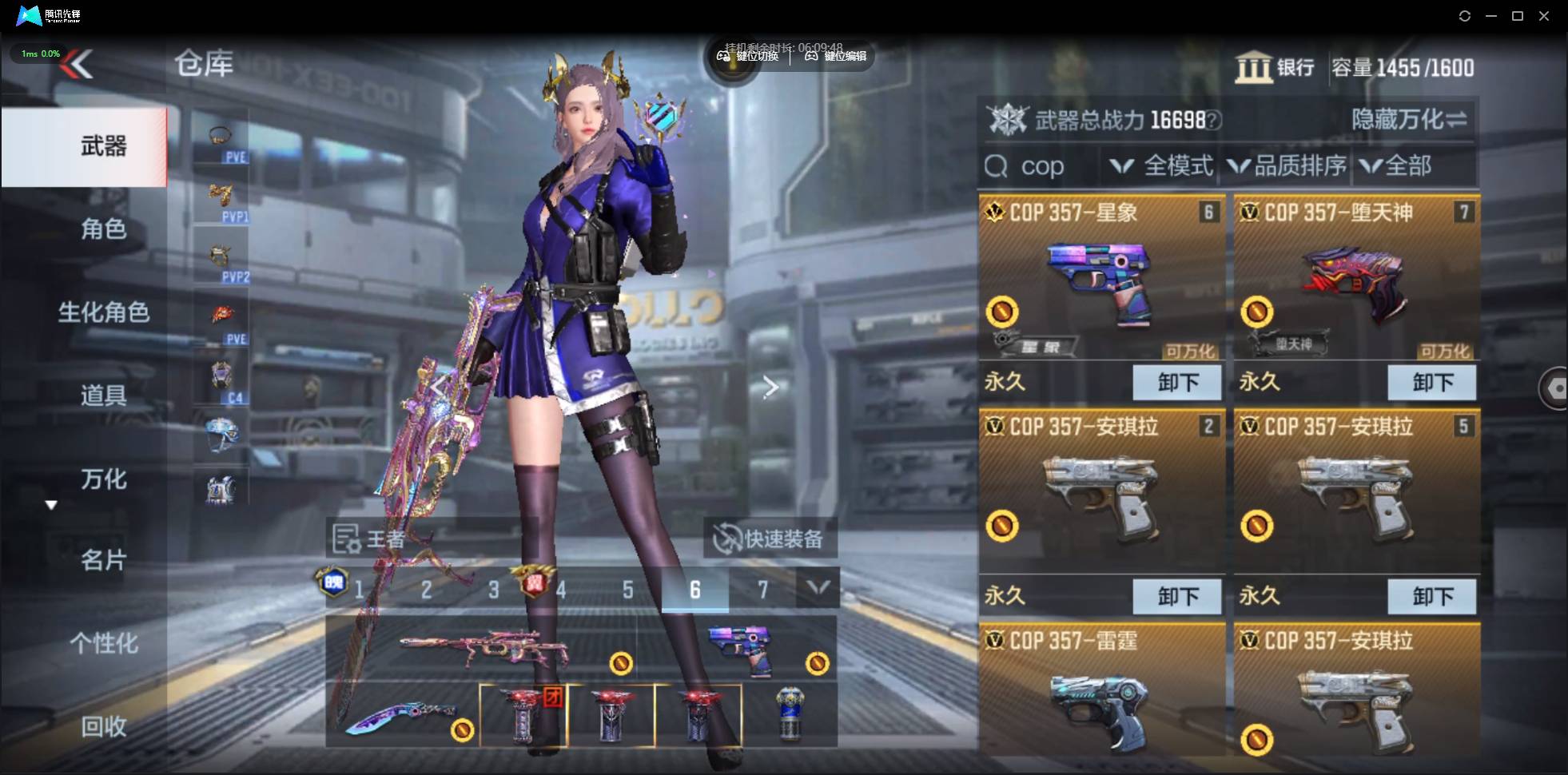Open the 全模式 mode filter dropdown

coord(1162,166)
